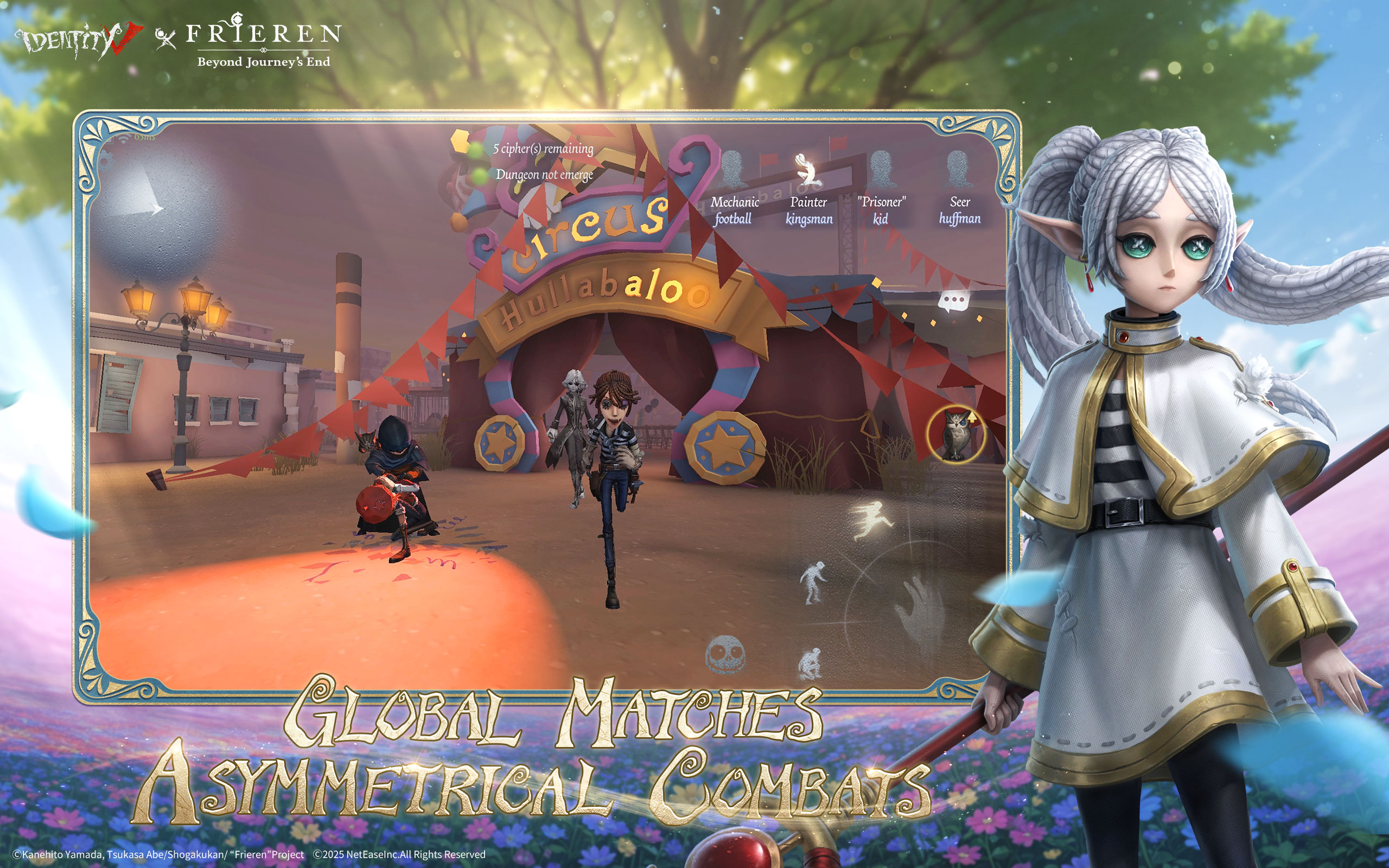Open the quick chat speech bubble

(953, 301)
